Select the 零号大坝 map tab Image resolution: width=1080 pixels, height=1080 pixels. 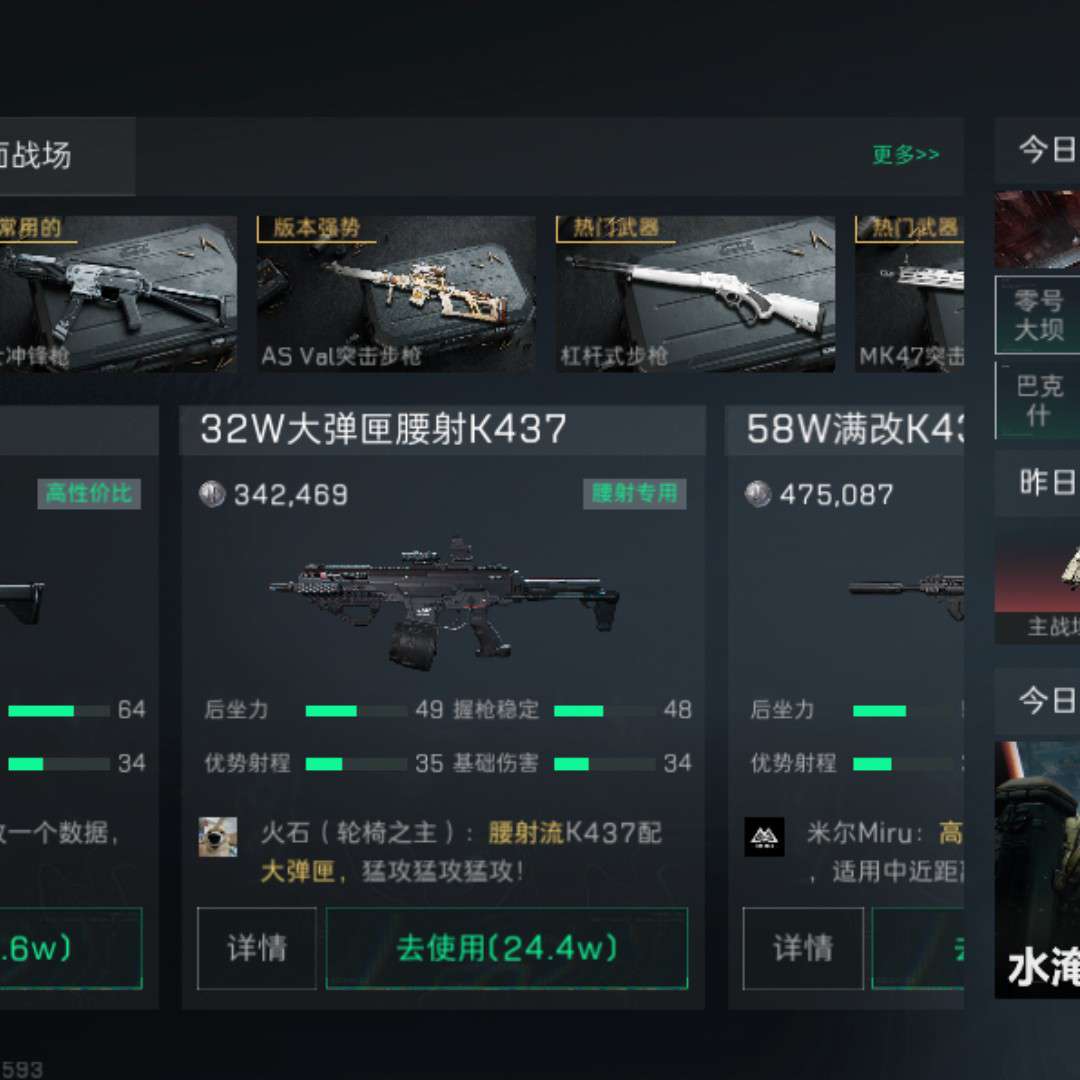click(1038, 315)
